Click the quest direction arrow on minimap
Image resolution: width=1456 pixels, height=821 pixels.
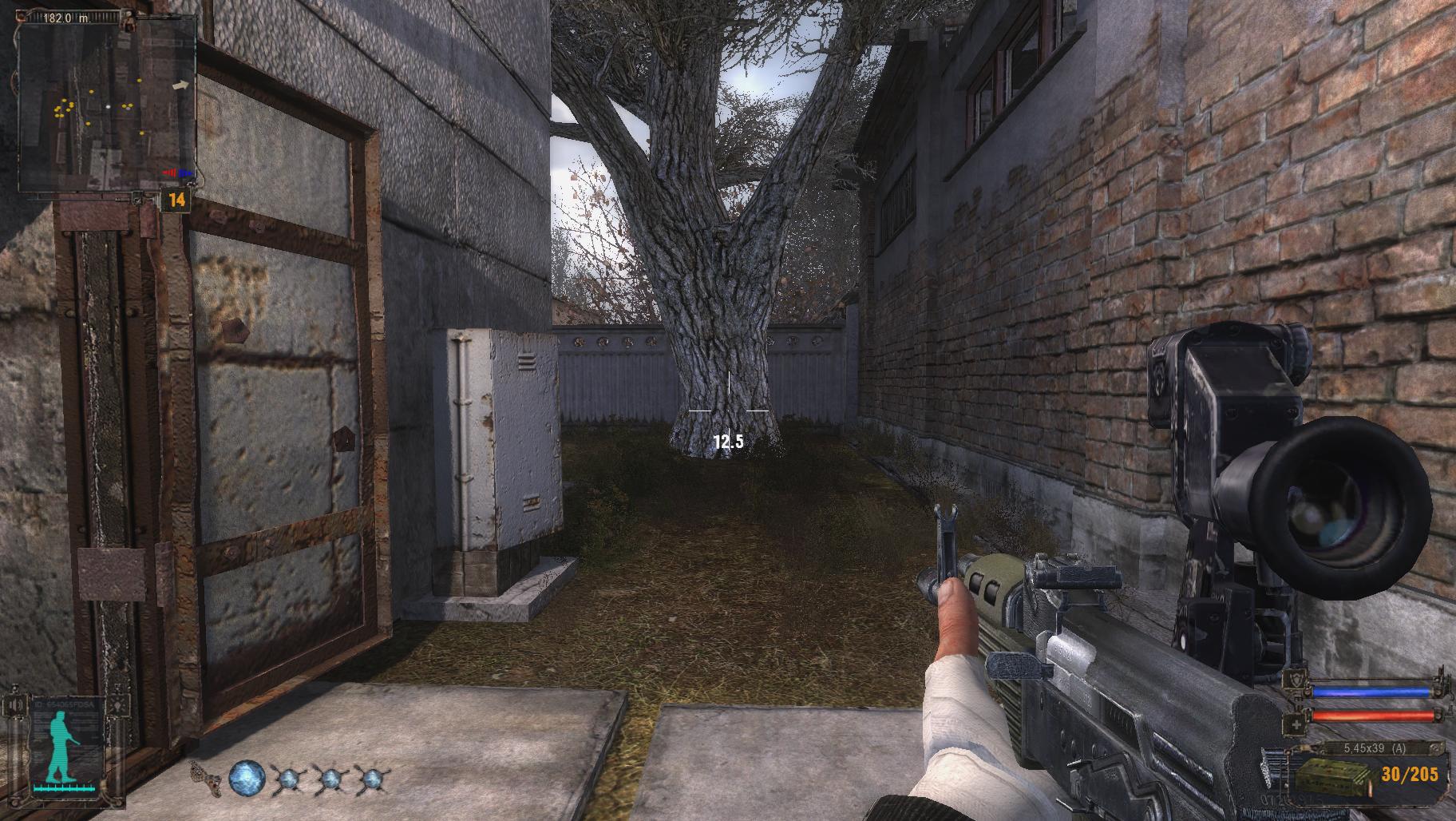point(182,84)
